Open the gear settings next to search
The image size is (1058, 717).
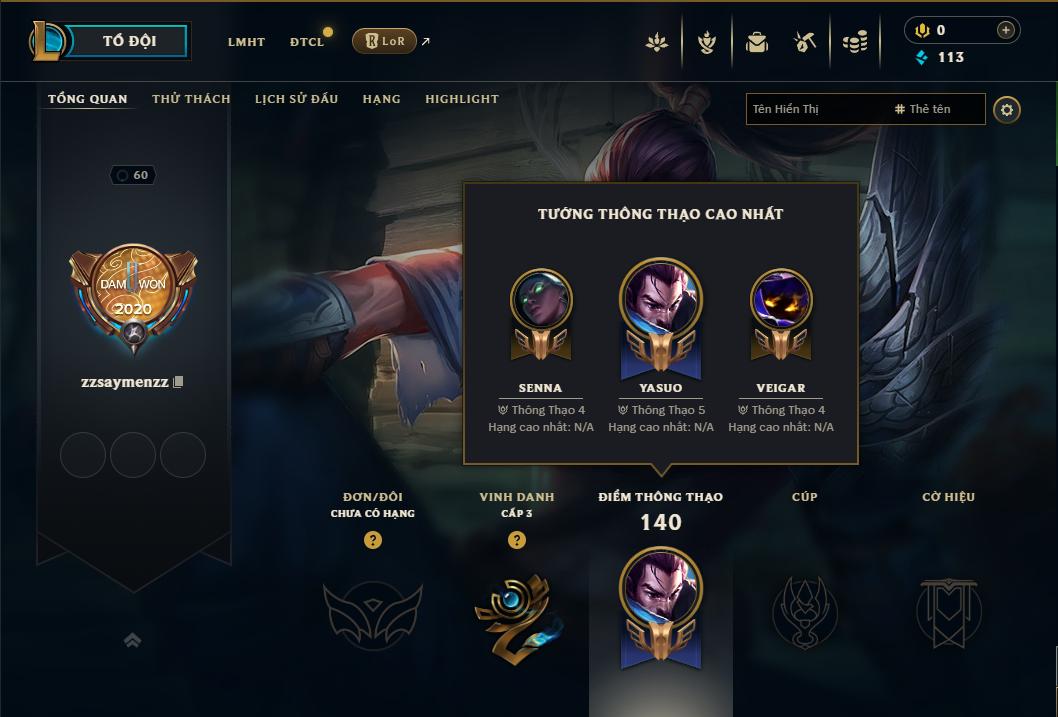coord(1007,109)
